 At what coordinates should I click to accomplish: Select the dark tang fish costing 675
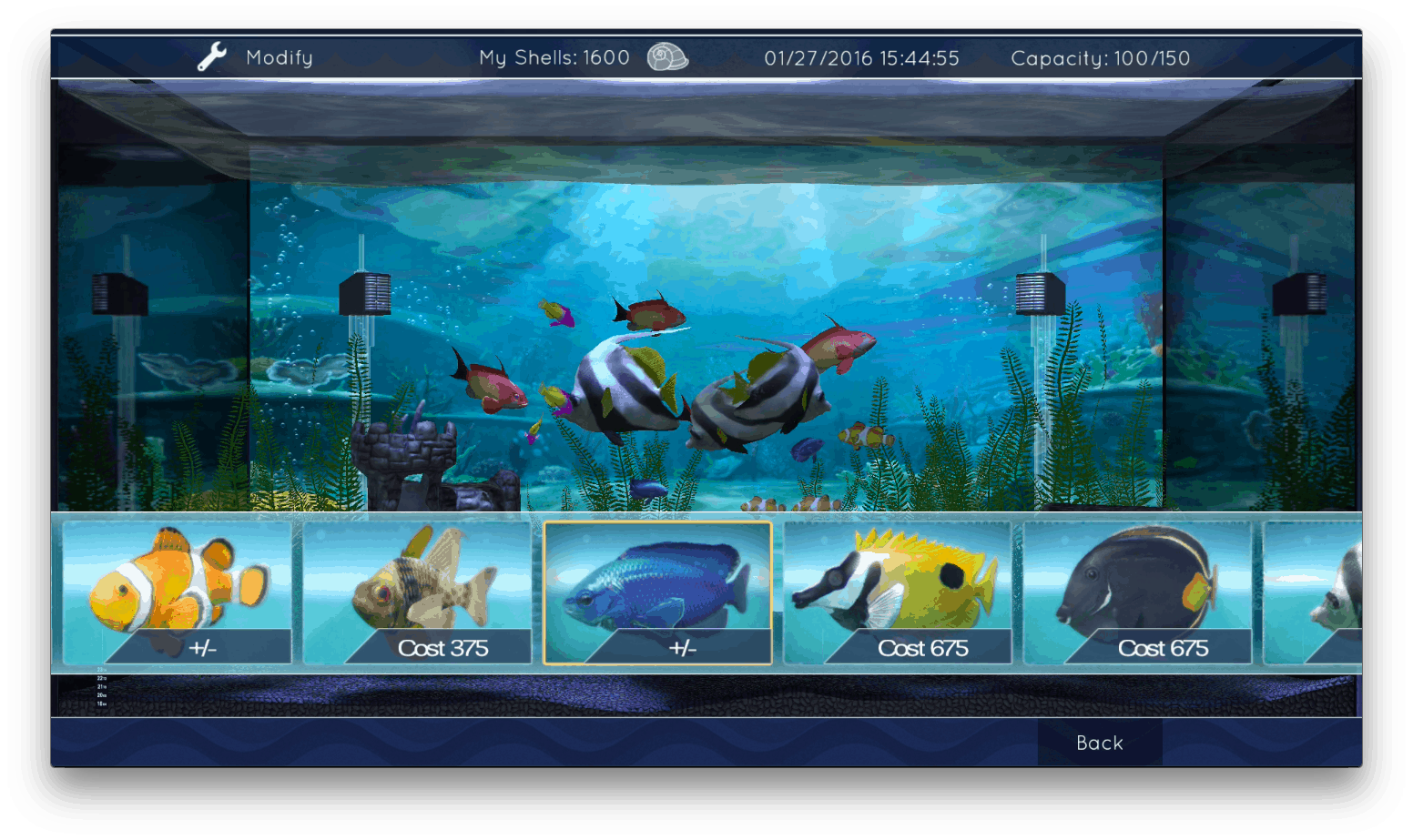[1137, 592]
